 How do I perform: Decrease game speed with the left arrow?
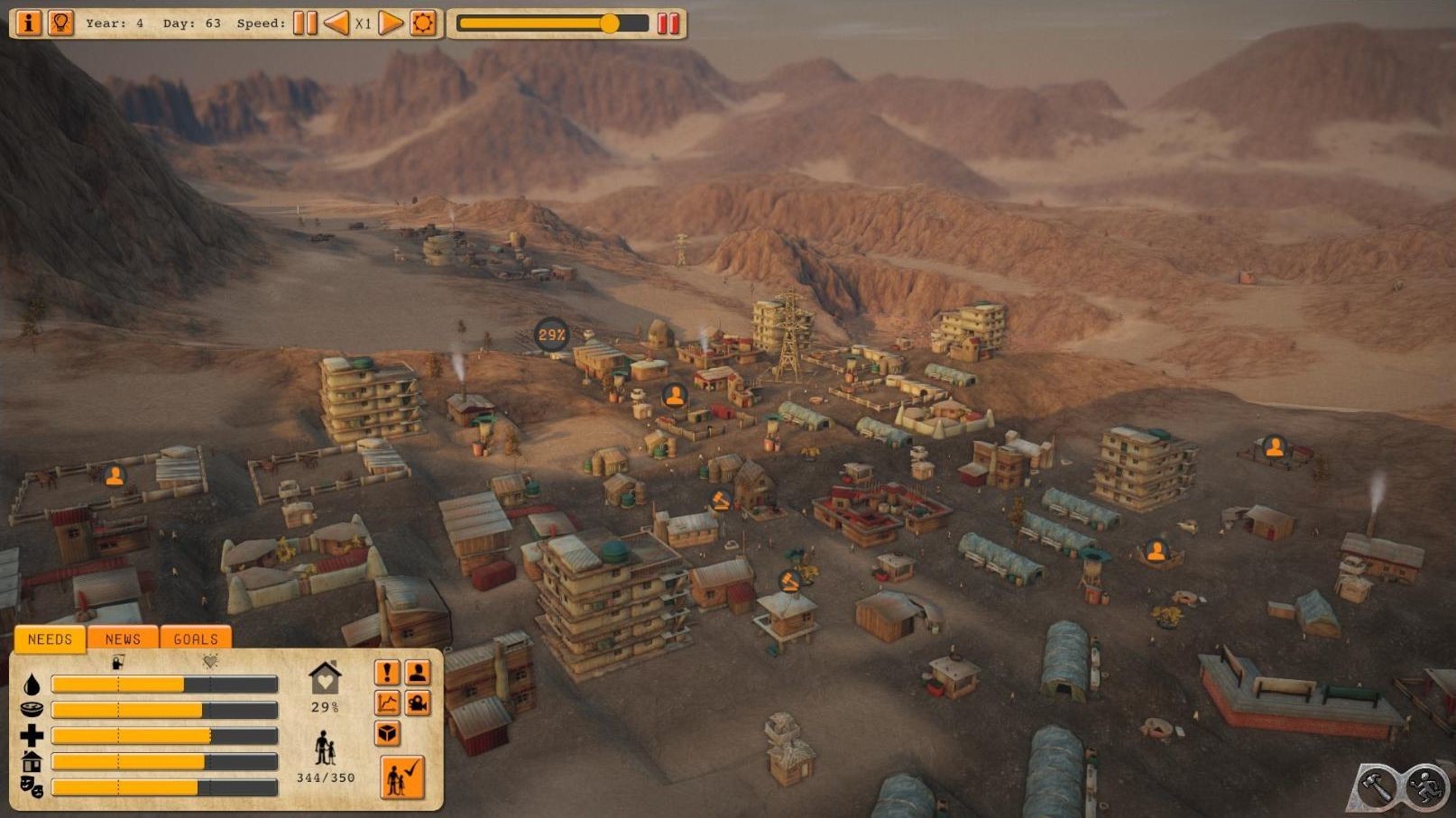336,23
